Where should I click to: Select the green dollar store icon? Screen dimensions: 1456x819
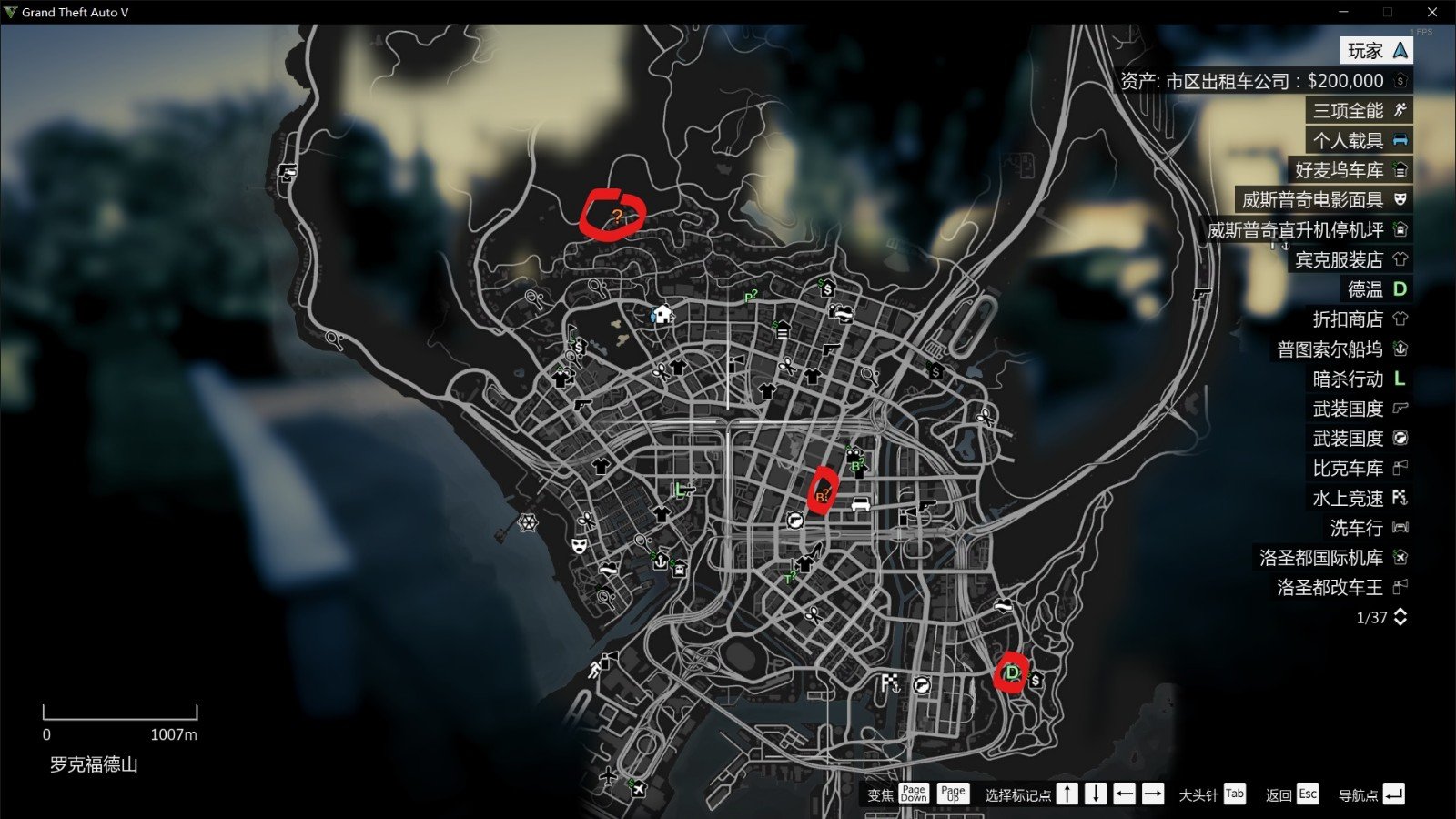coord(826,289)
